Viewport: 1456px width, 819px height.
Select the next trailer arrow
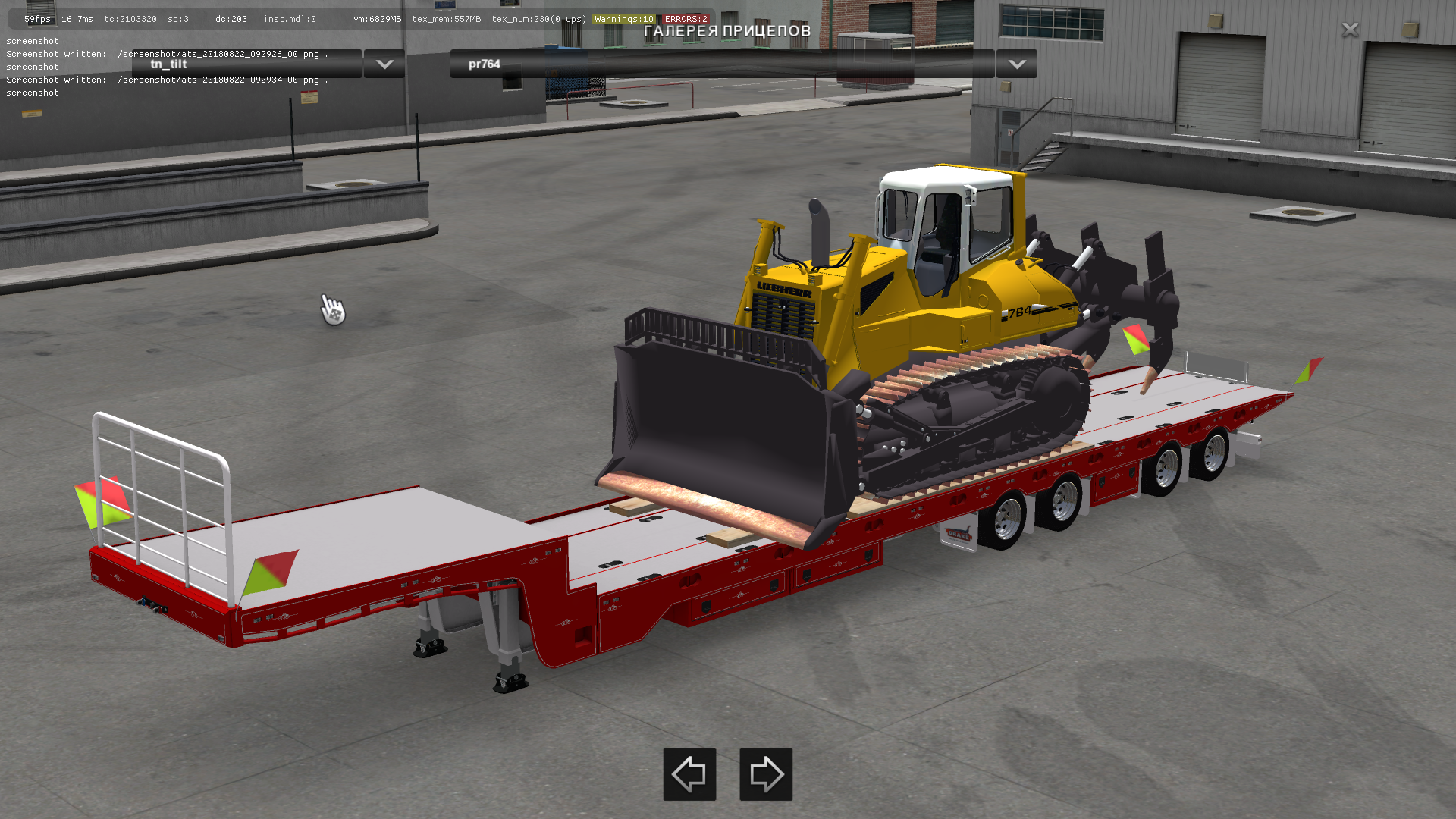(766, 775)
